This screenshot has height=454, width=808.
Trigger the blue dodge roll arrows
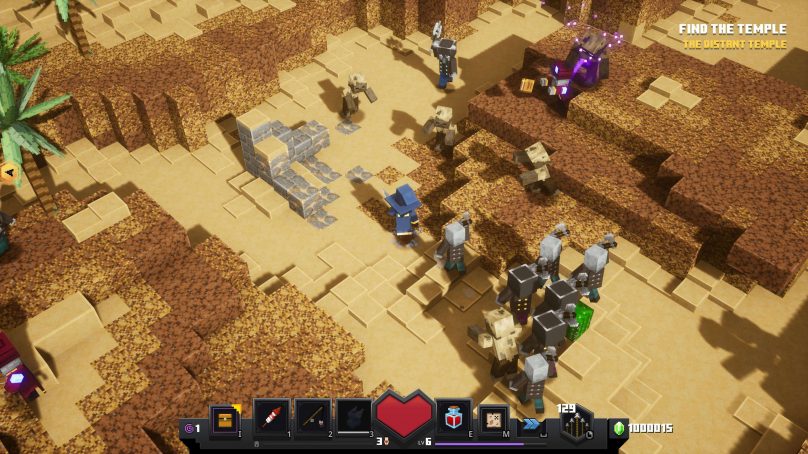click(532, 423)
